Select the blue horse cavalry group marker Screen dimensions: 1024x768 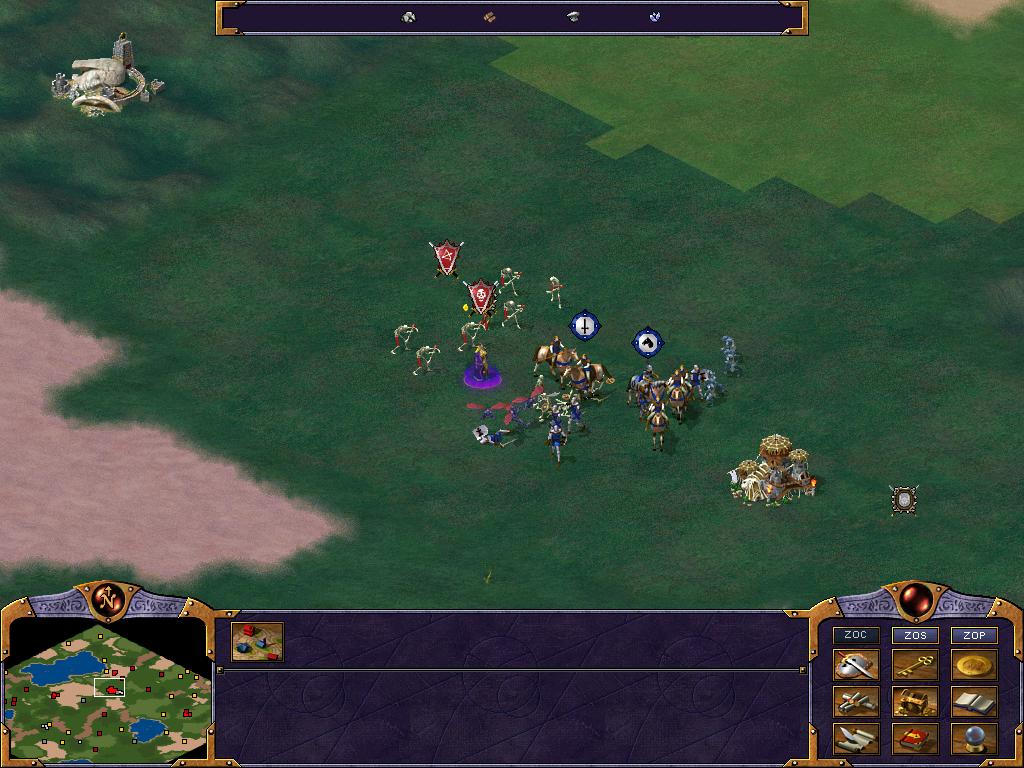coord(648,343)
